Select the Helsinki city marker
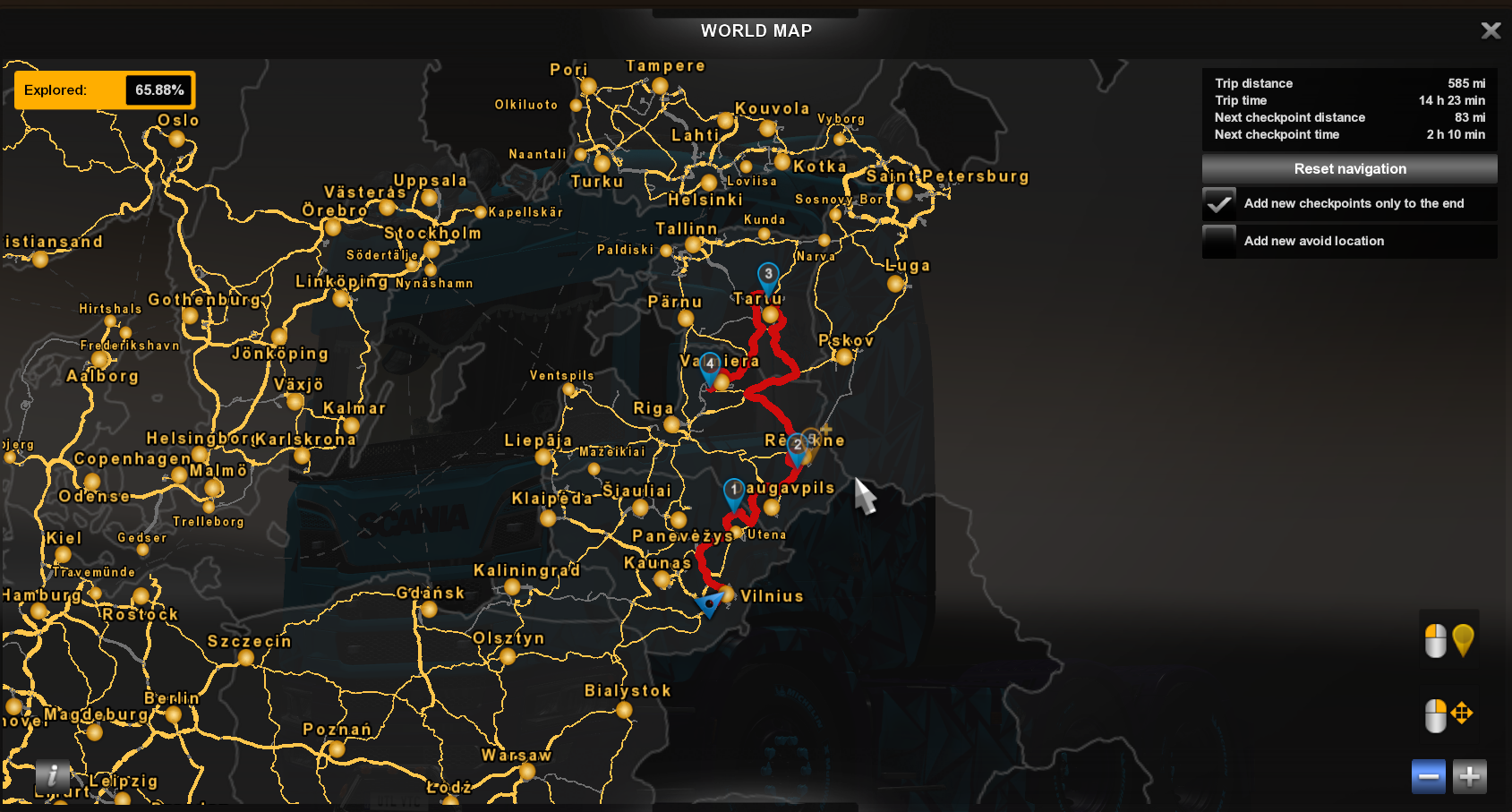This screenshot has height=812, width=1512. click(x=708, y=184)
